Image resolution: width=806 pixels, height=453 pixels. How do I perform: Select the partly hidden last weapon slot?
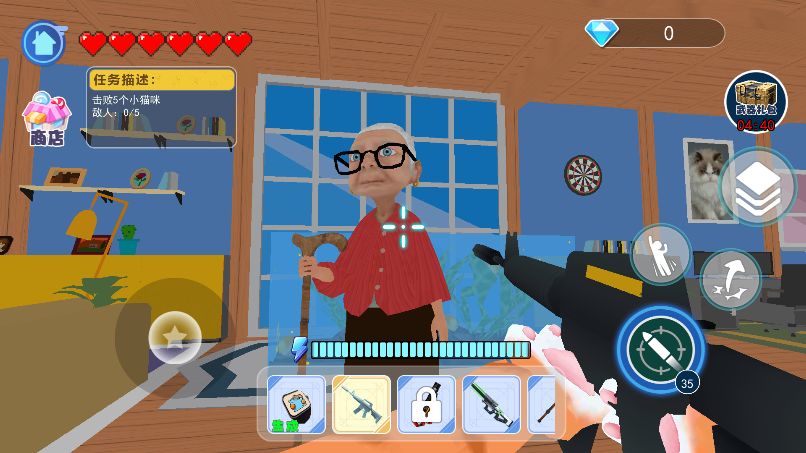point(542,405)
